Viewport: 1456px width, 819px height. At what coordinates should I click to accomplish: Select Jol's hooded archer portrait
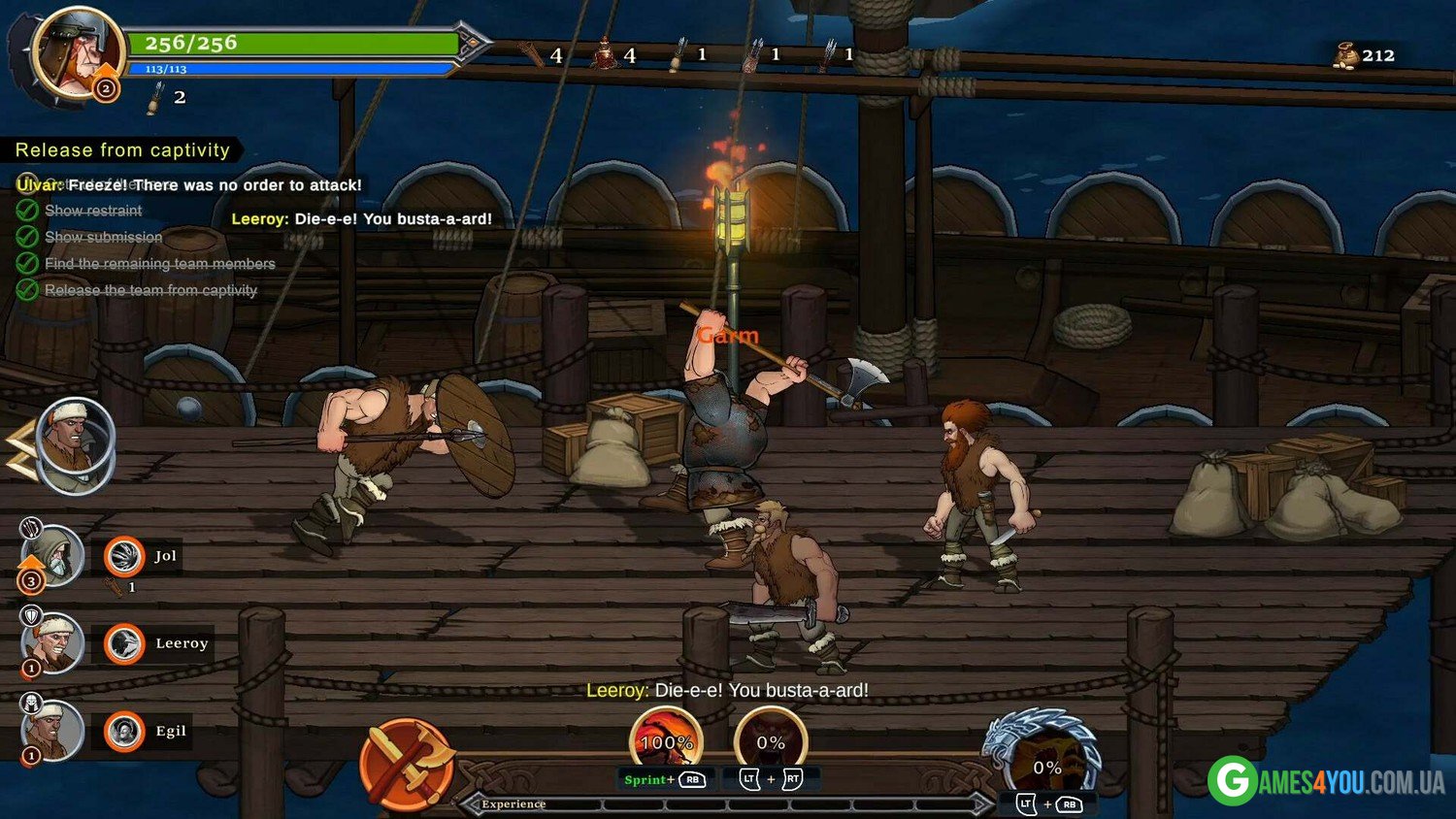pos(51,556)
